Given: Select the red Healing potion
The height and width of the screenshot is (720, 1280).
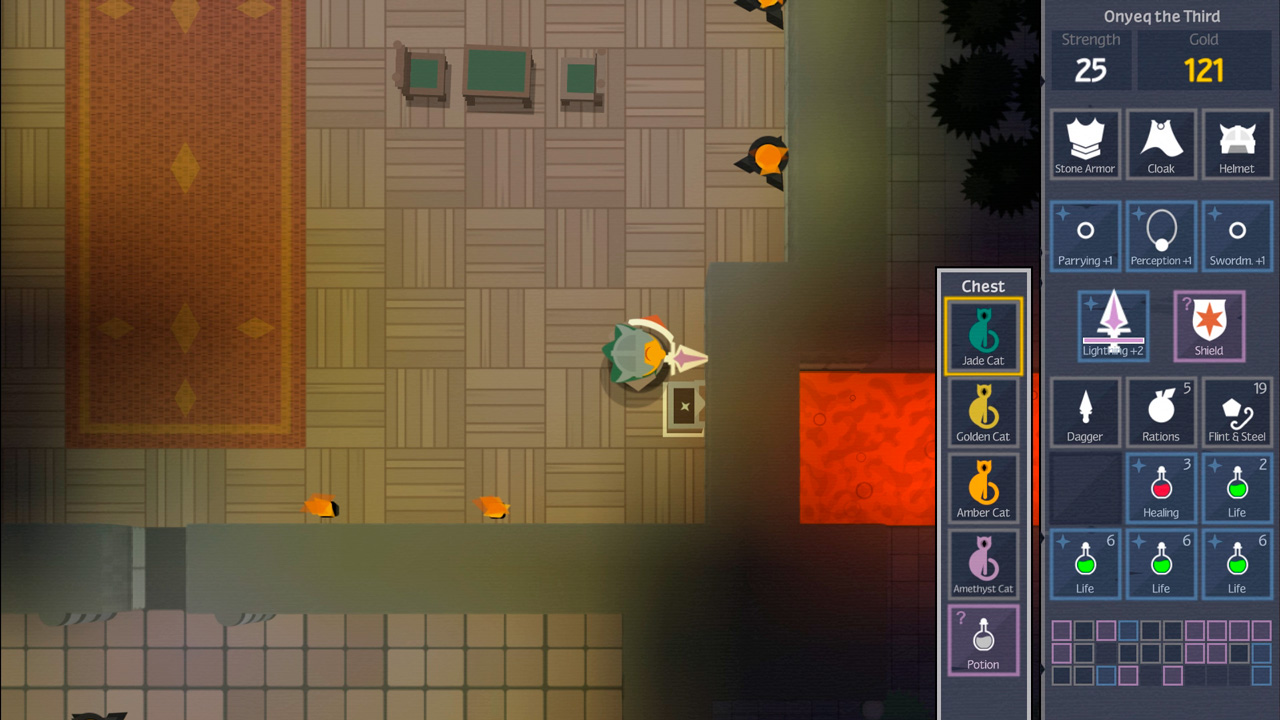Looking at the screenshot, I should 1161,488.
